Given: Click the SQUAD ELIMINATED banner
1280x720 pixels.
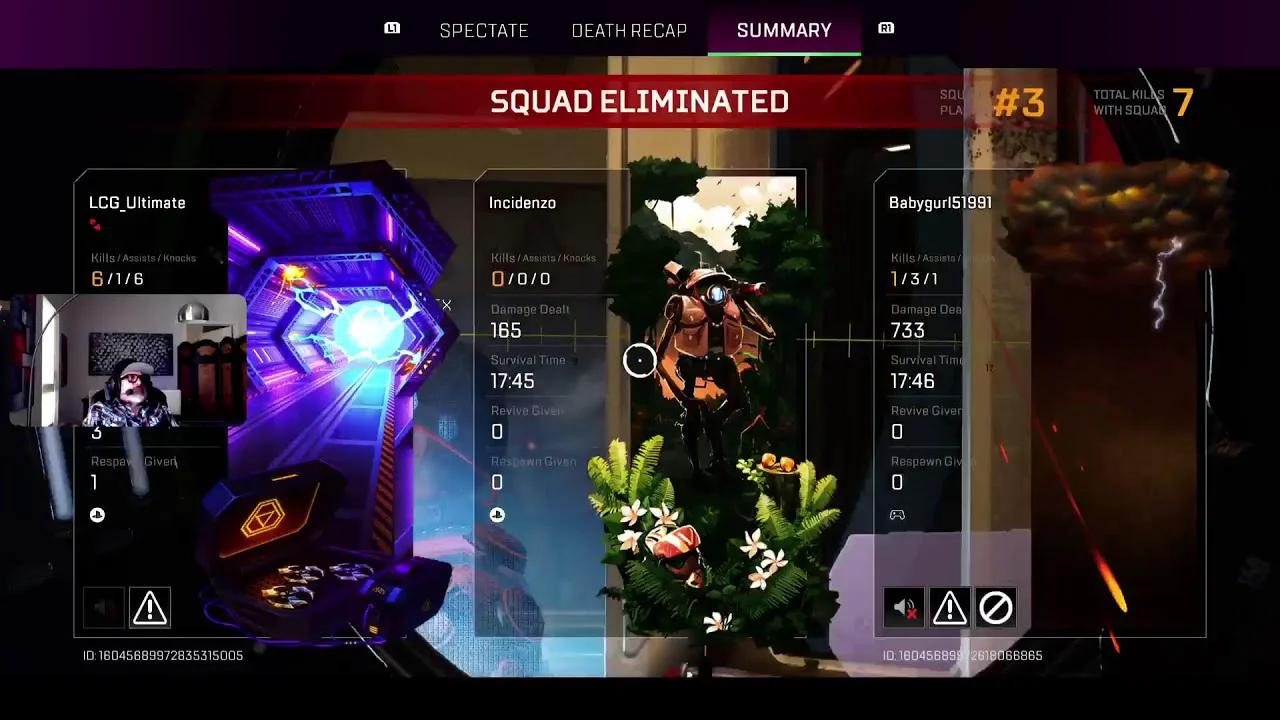Looking at the screenshot, I should tap(638, 101).
